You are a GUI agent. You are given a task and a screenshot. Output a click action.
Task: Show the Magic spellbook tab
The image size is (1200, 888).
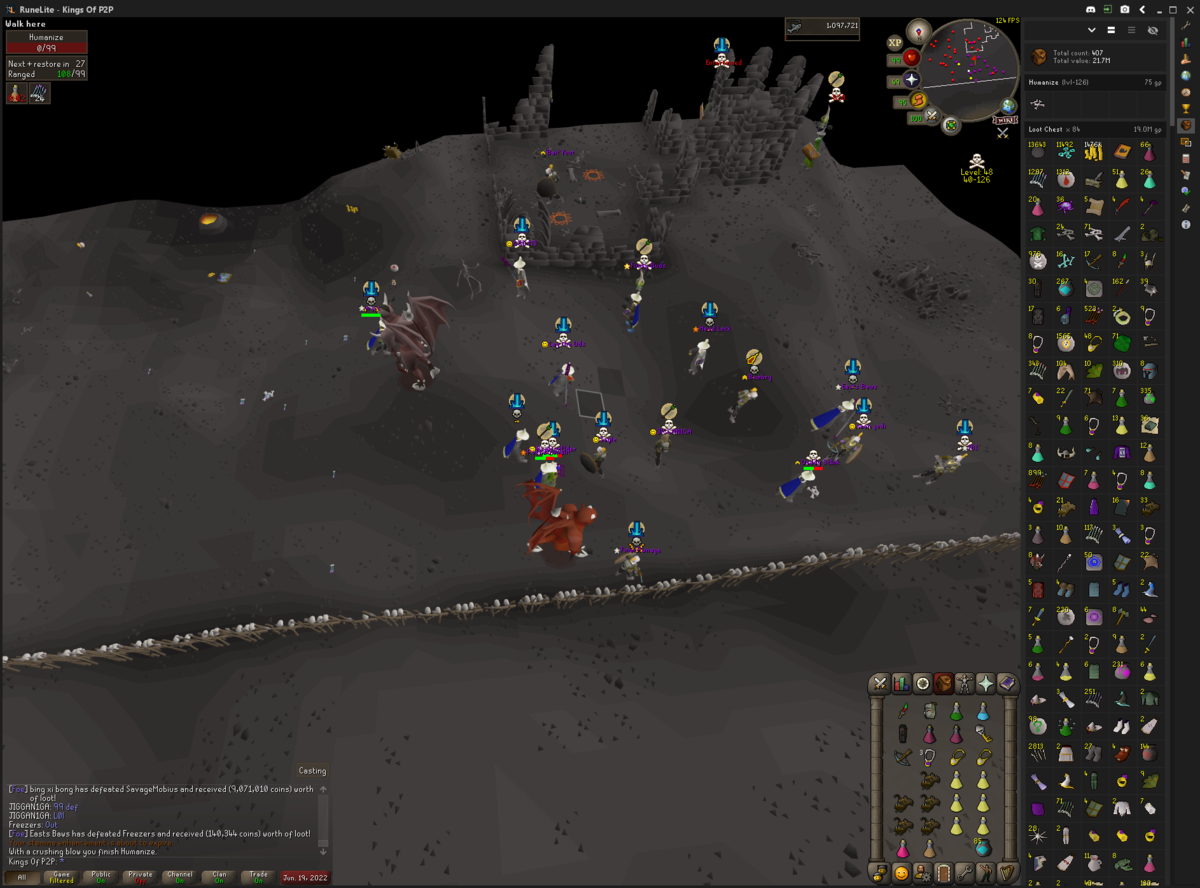(x=1007, y=684)
